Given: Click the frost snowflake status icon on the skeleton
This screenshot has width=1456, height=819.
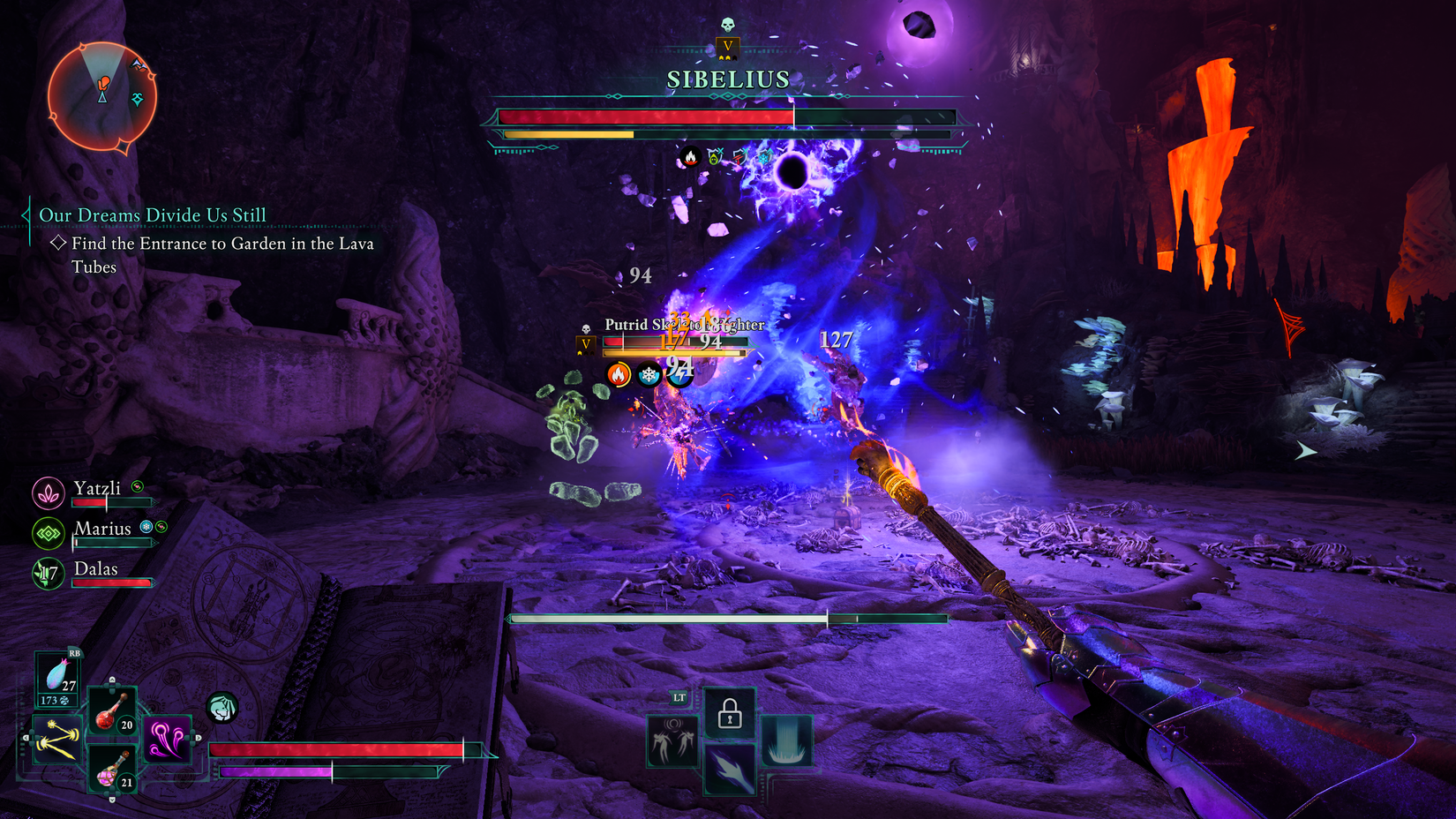Looking at the screenshot, I should point(649,375).
